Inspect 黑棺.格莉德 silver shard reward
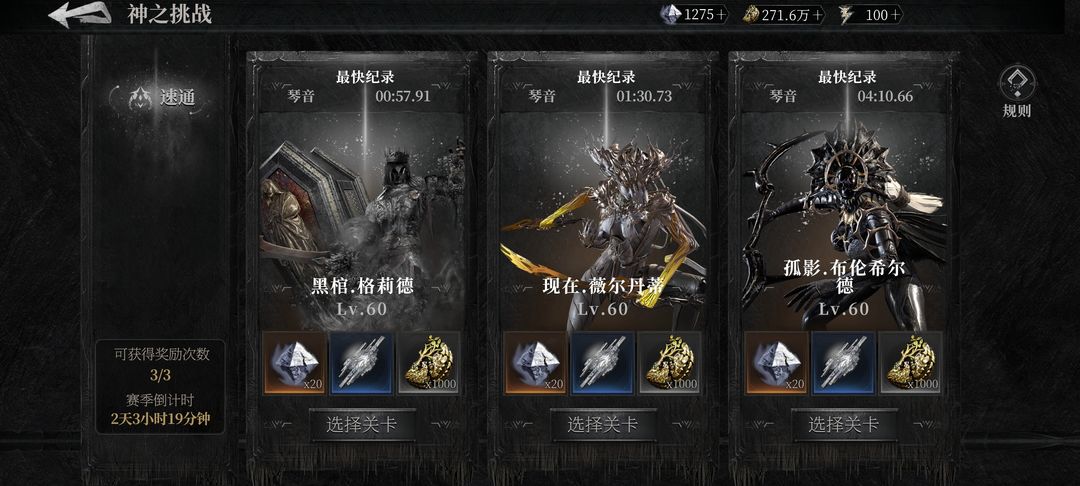This screenshot has height=486, width=1080. pyautogui.click(x=362, y=362)
